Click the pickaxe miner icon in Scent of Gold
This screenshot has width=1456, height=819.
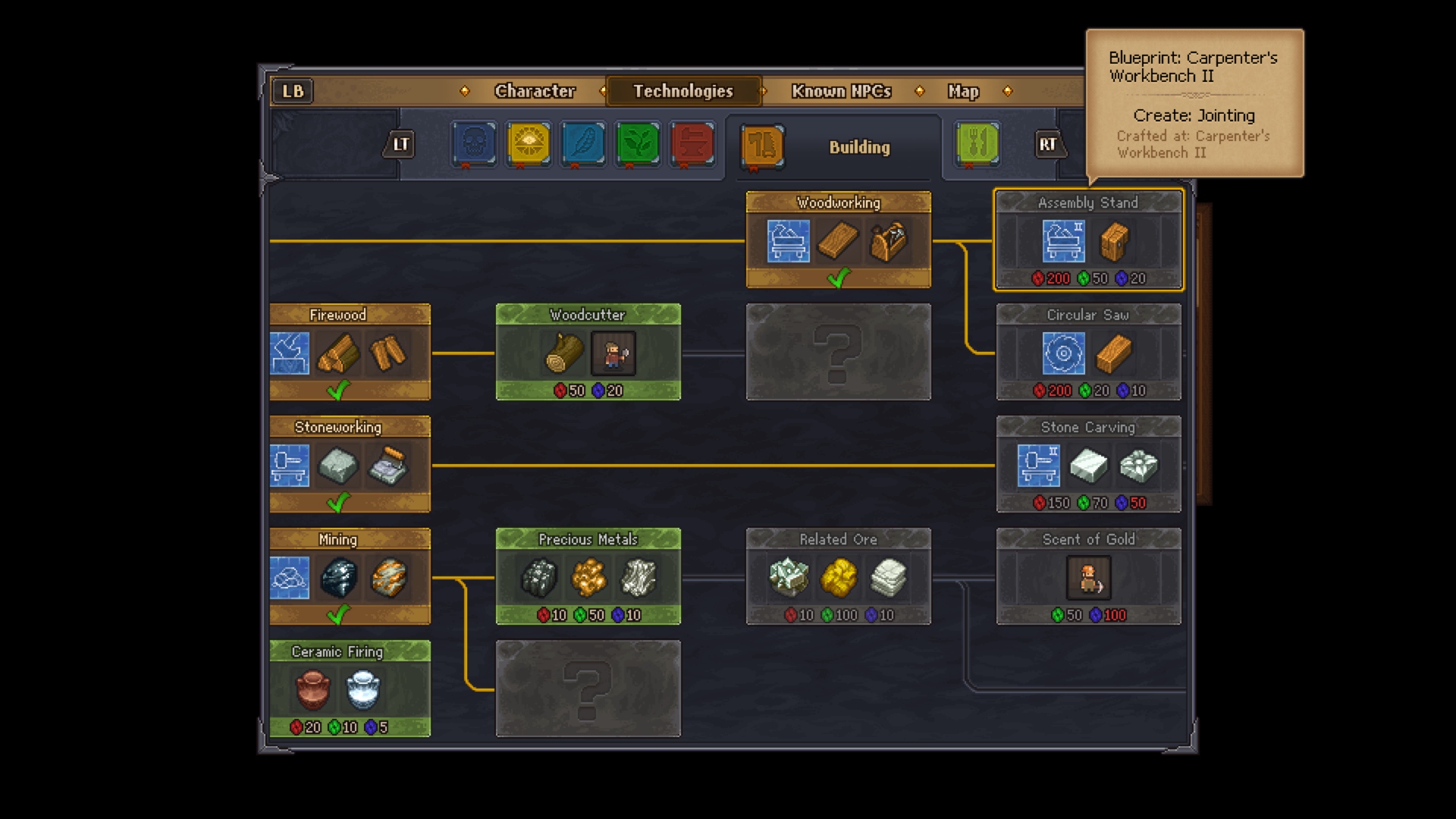1089,578
